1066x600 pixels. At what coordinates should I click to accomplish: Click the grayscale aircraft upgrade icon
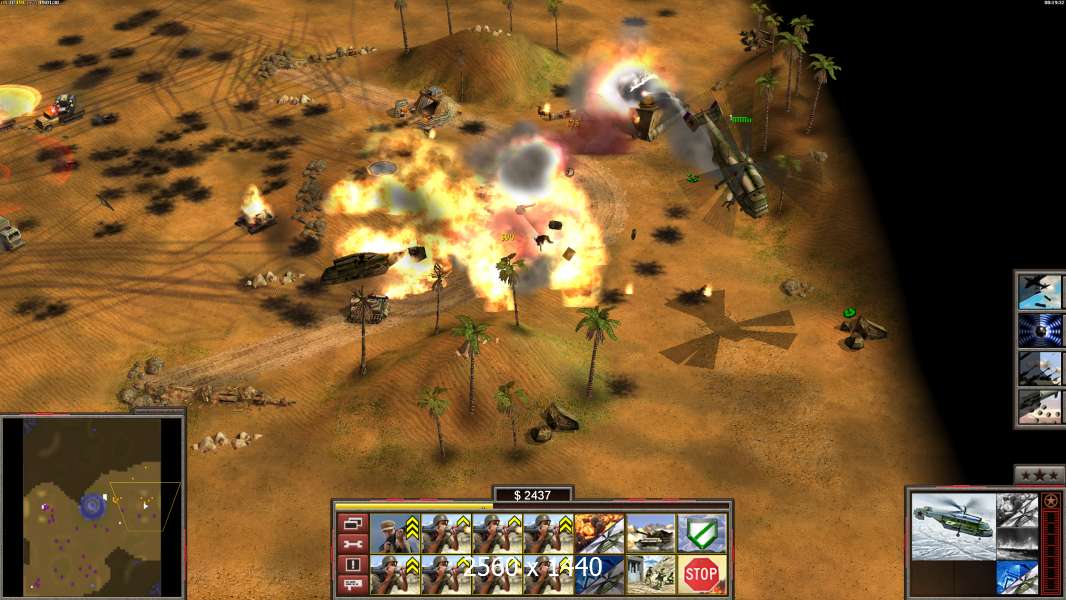click(1017, 509)
